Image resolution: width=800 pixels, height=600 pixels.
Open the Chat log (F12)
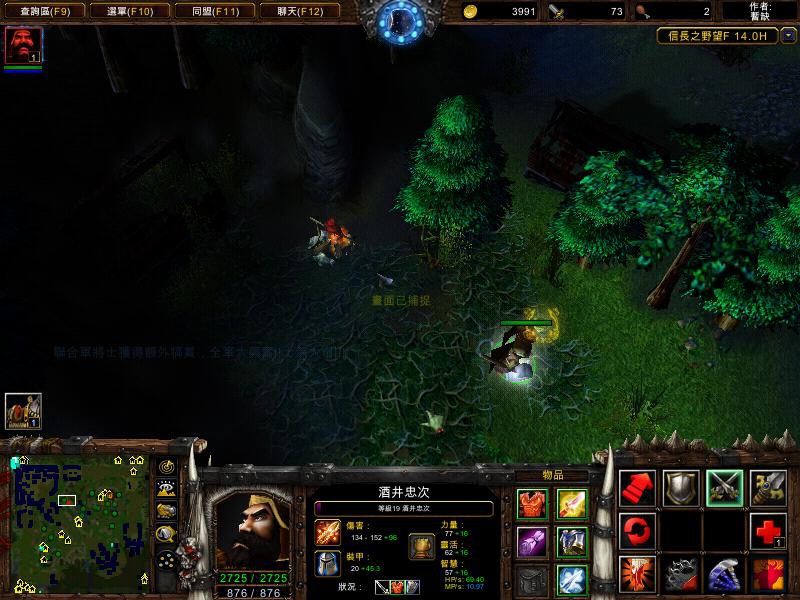pyautogui.click(x=299, y=11)
